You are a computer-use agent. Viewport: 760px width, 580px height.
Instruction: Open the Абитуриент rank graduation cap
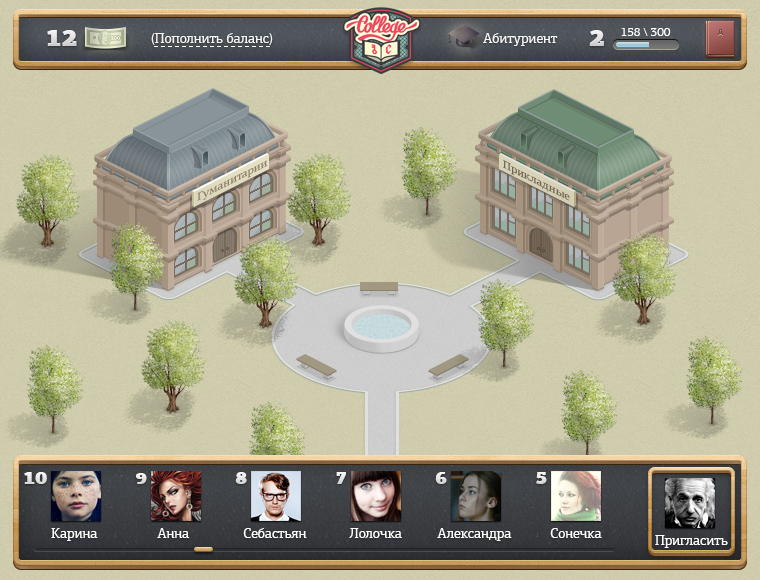463,39
